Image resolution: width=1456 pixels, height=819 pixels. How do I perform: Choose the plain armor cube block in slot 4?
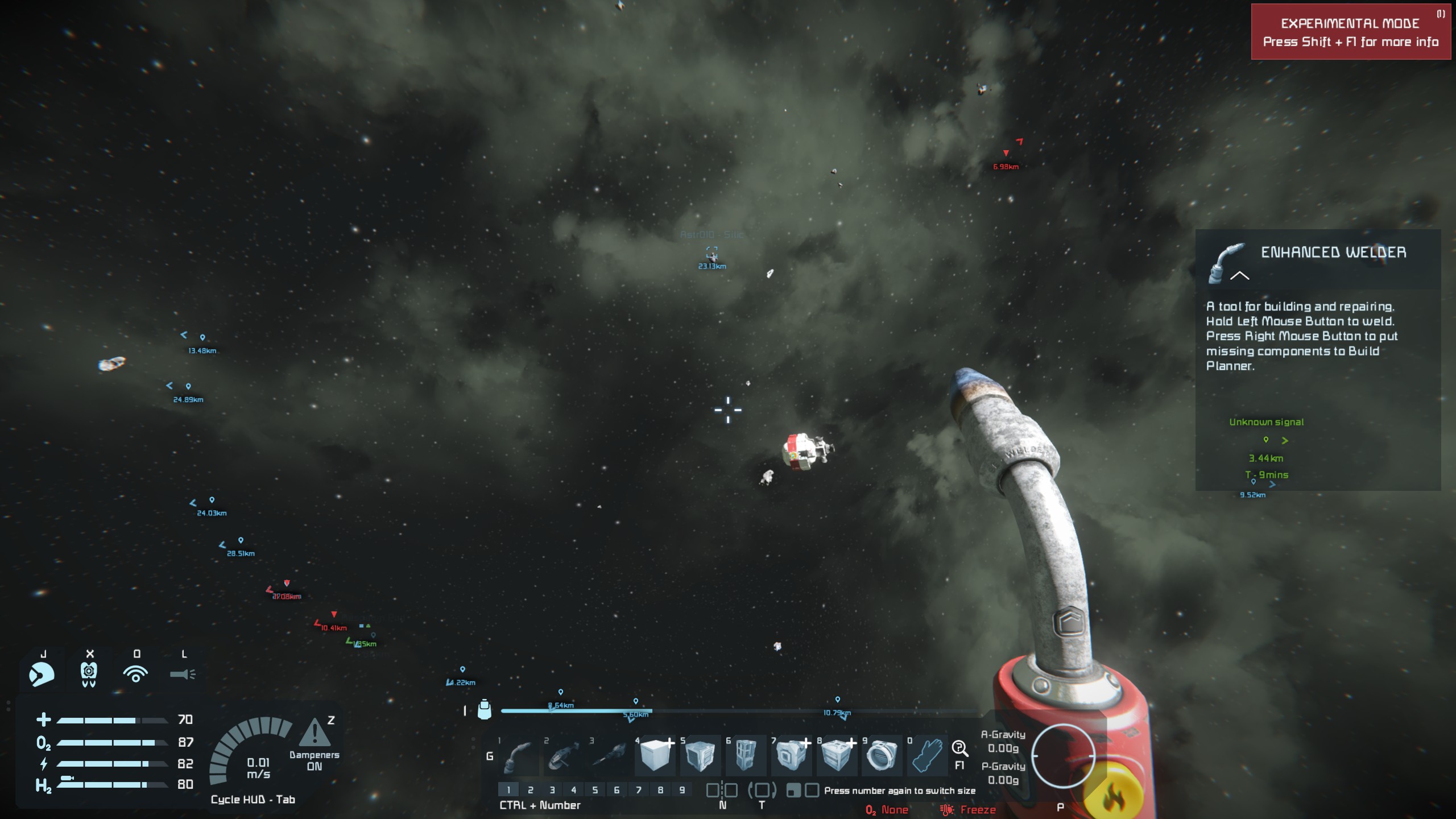[x=655, y=755]
